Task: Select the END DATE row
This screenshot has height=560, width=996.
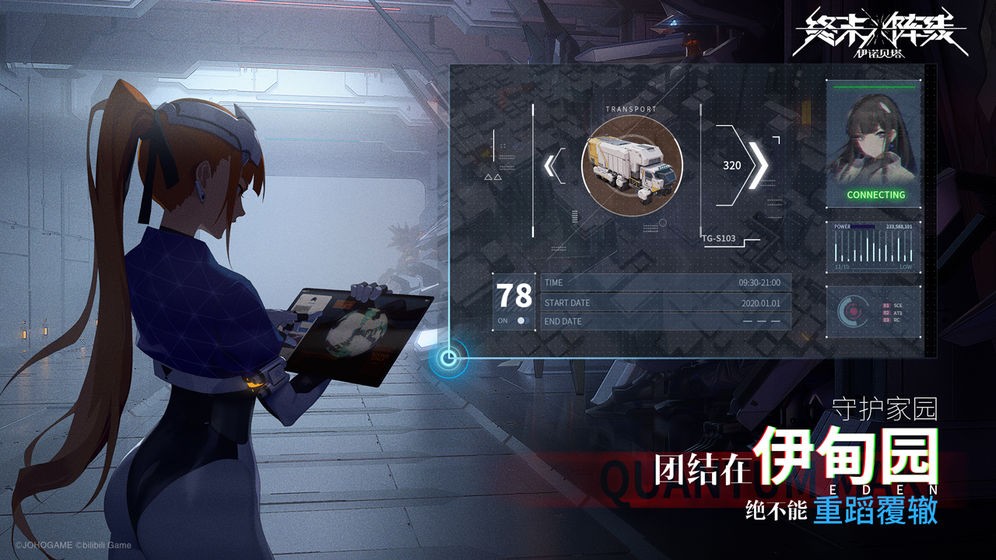Action: (665, 321)
